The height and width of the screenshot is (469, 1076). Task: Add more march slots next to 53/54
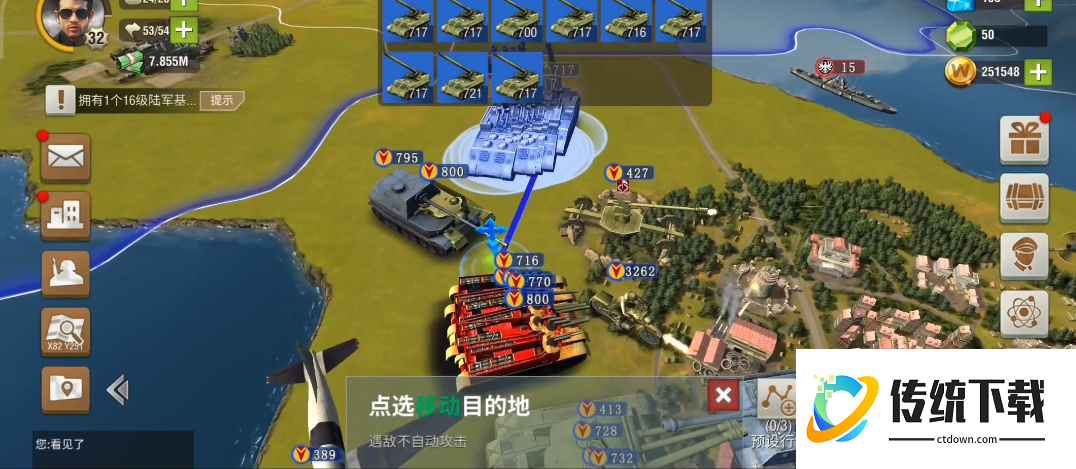click(184, 30)
